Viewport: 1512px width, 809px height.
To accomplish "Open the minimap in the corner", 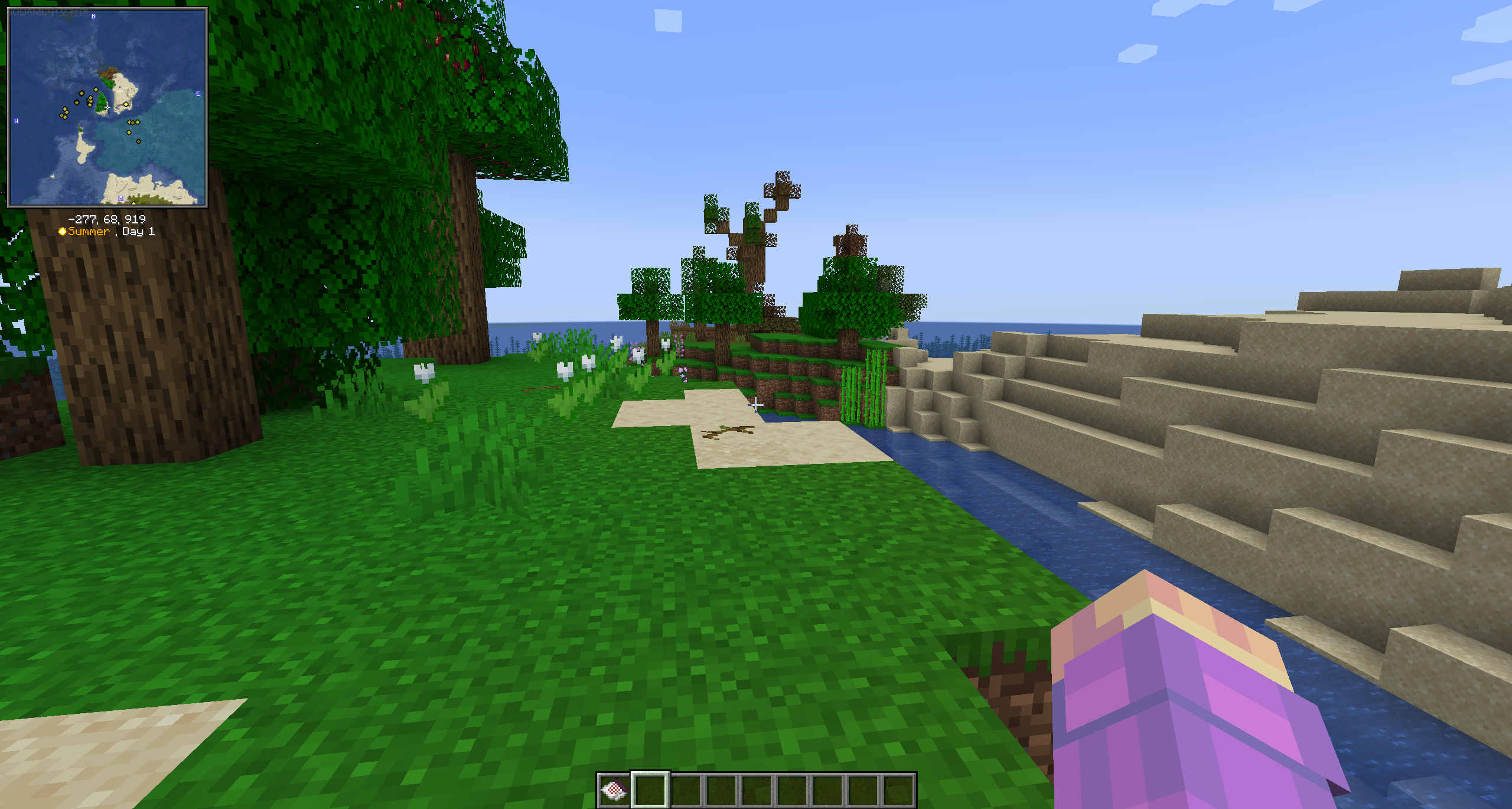I will pos(107,107).
